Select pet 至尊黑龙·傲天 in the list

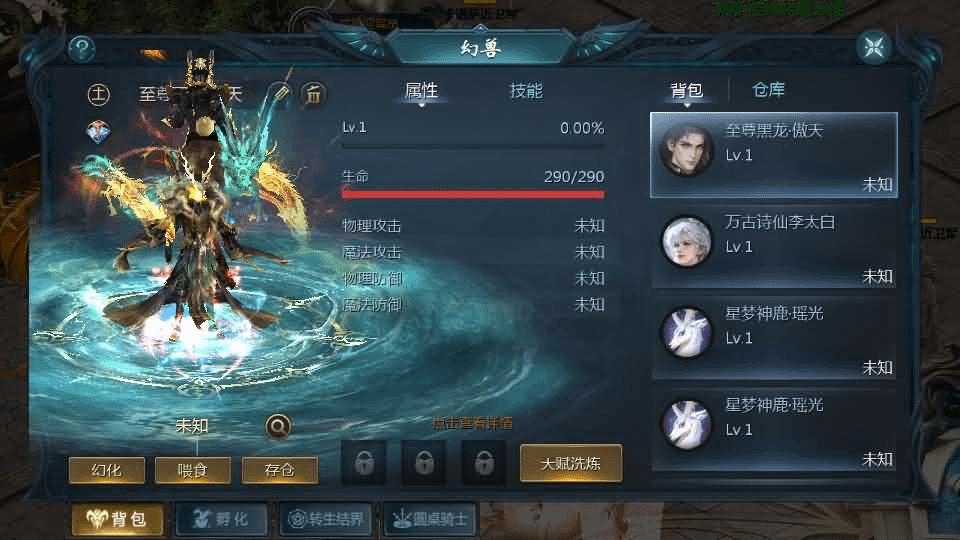tap(773, 155)
